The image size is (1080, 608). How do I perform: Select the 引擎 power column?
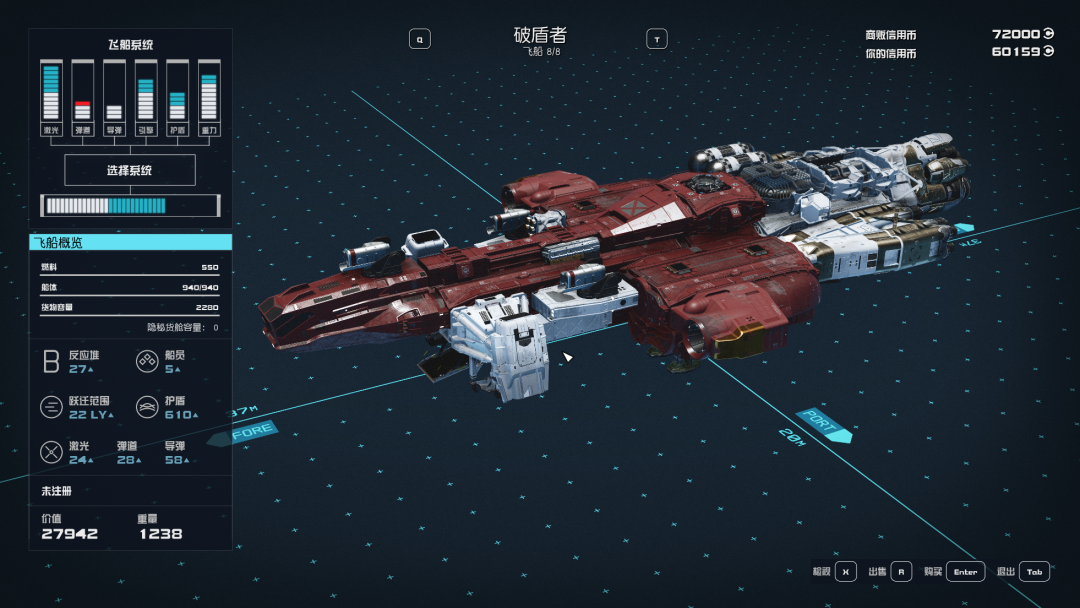(x=146, y=97)
